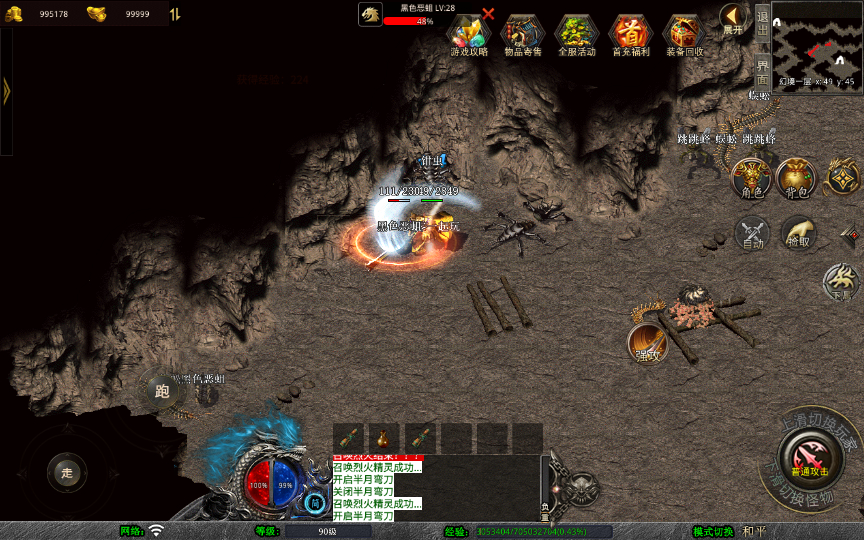Screen dimensions: 864x540
Task: Tap the 拾取 pickup hand button
Action: point(798,233)
